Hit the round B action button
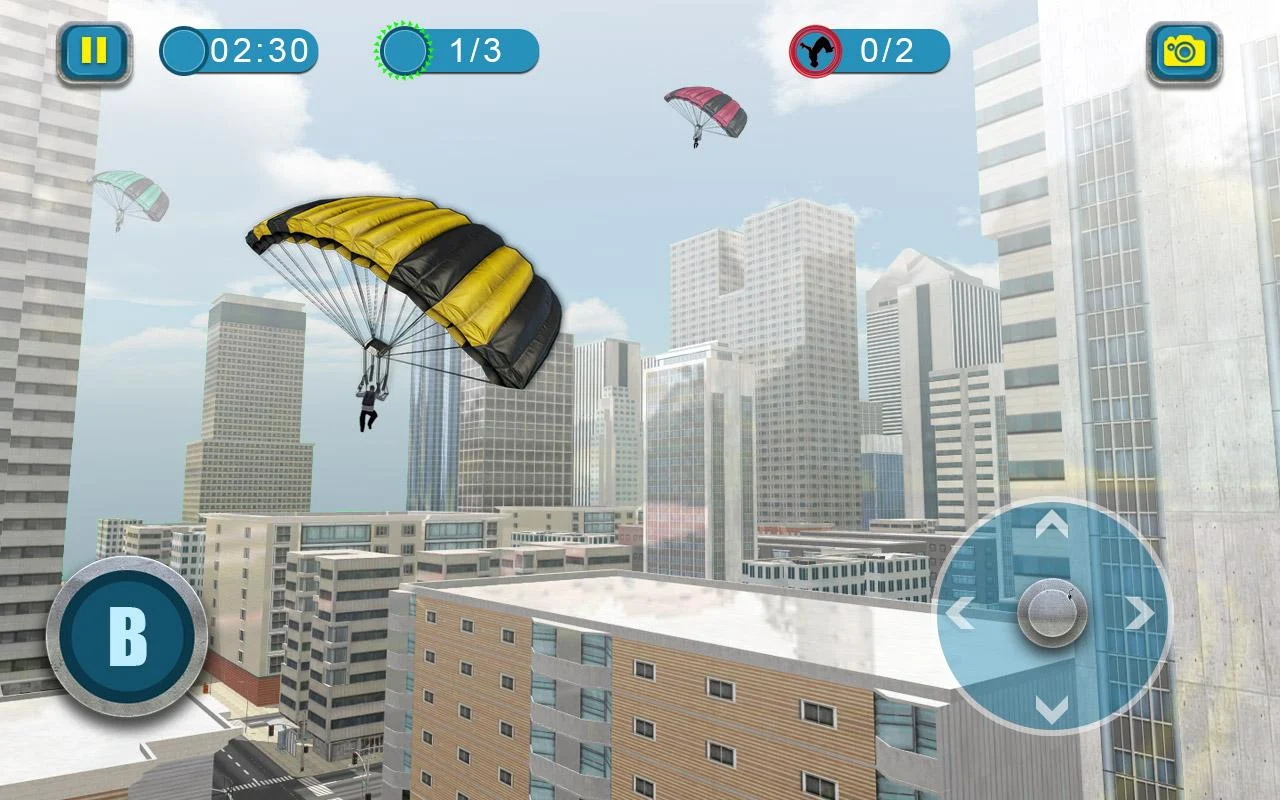Image resolution: width=1280 pixels, height=800 pixels. (127, 634)
